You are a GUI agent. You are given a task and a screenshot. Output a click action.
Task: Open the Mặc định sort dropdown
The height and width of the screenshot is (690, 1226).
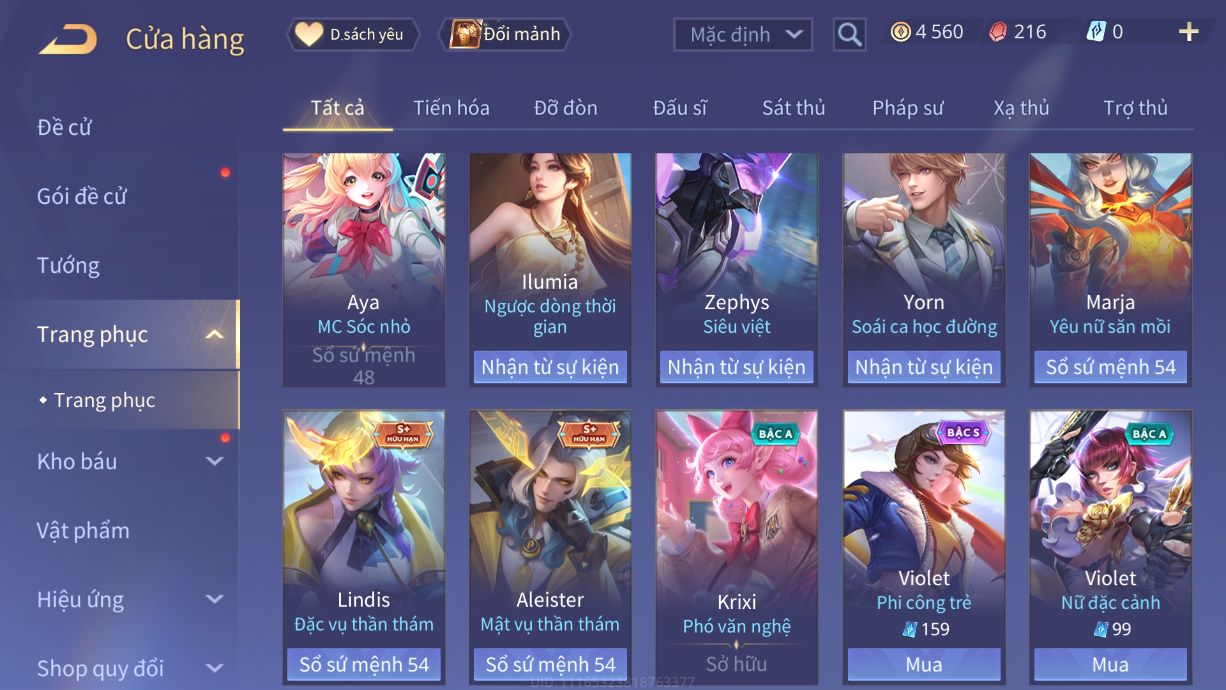click(742, 35)
